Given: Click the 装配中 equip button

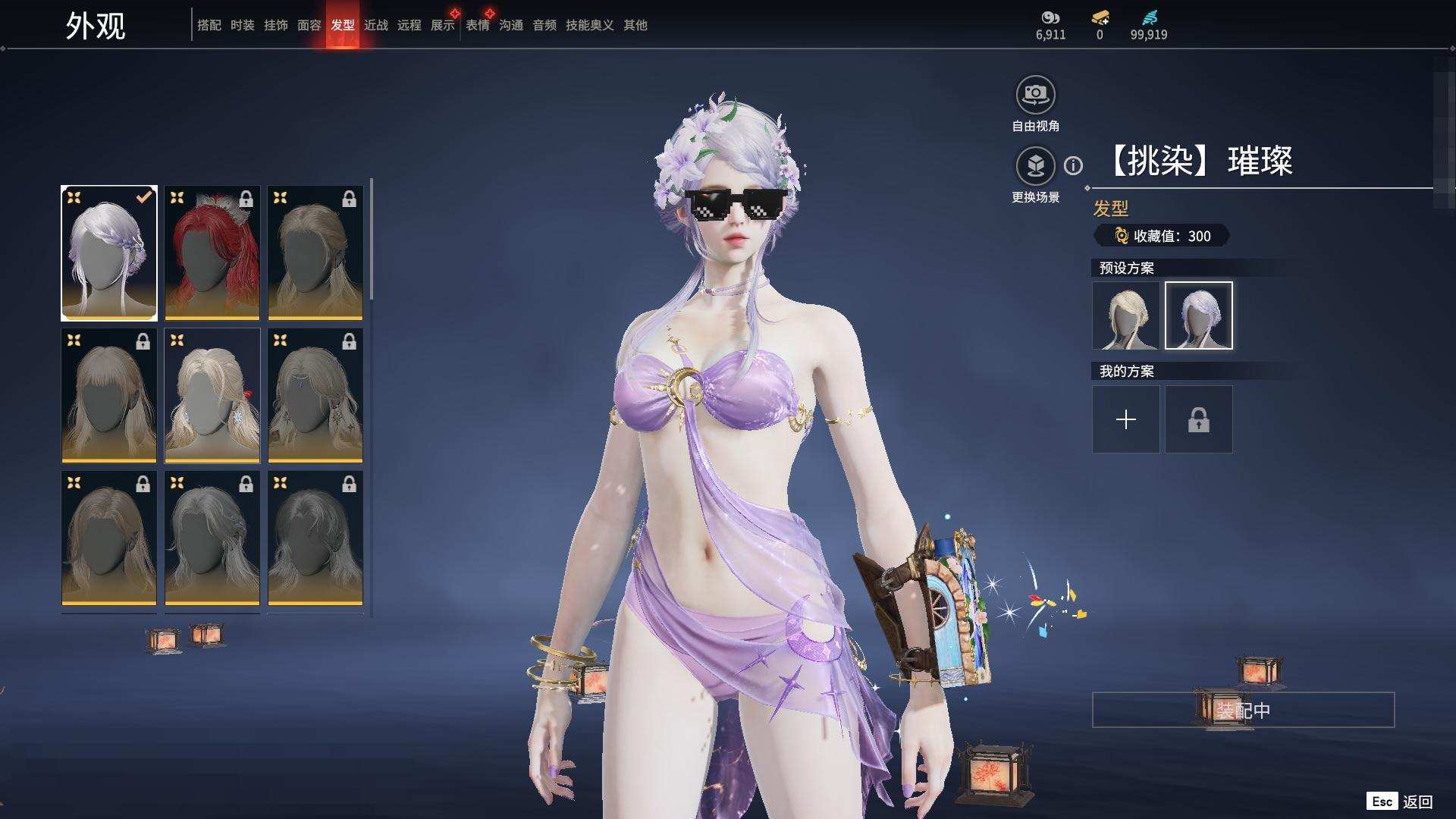Looking at the screenshot, I should click(x=1243, y=710).
